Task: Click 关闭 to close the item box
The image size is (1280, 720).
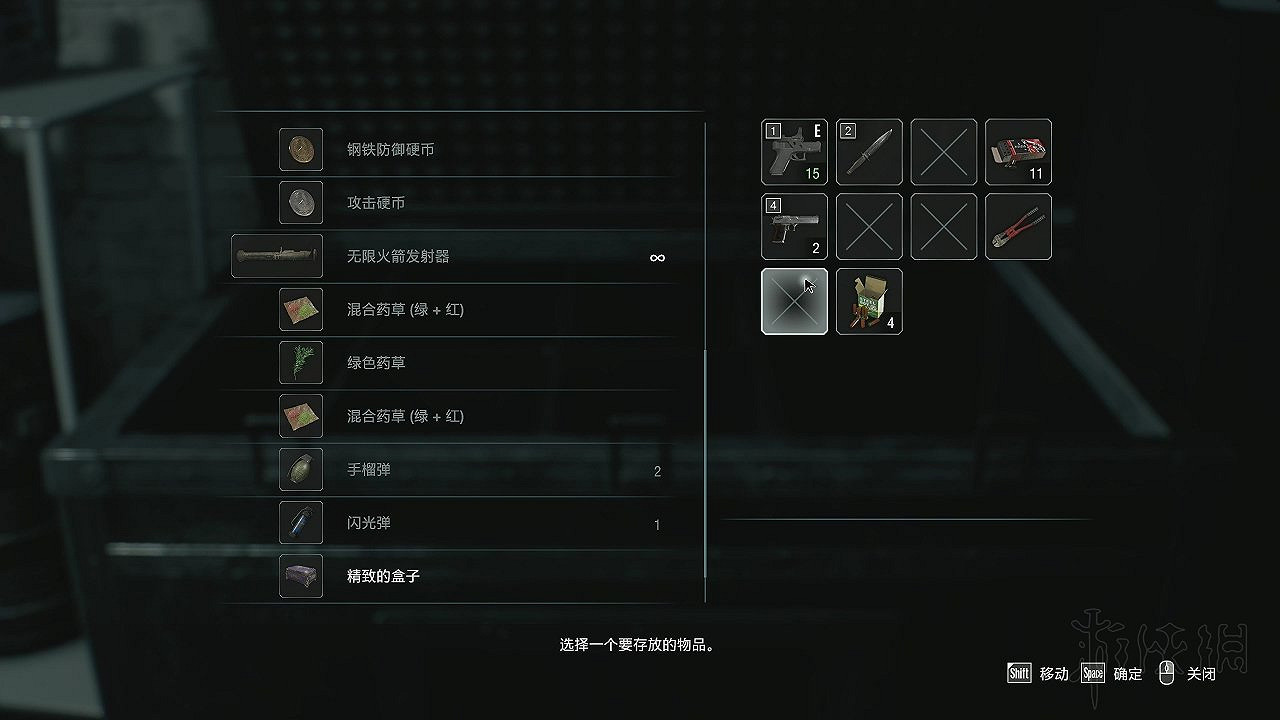Action: 1199,674
